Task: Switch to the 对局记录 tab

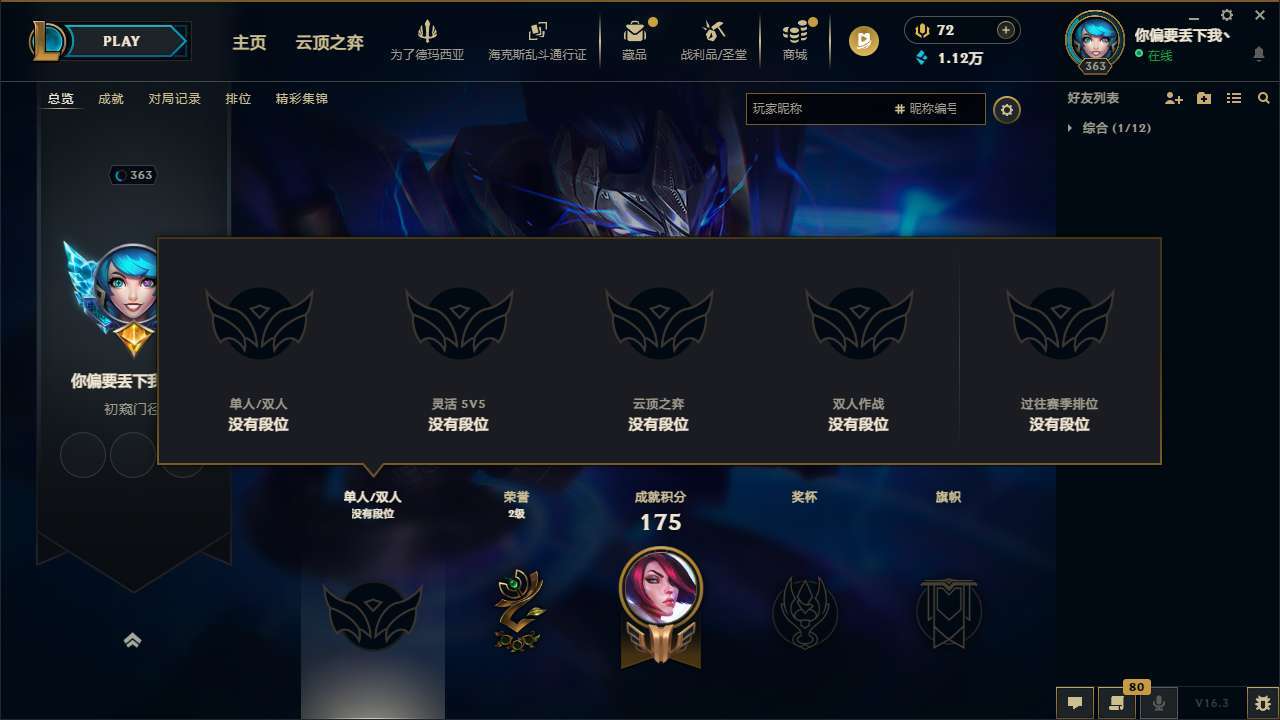Action: pyautogui.click(x=174, y=98)
